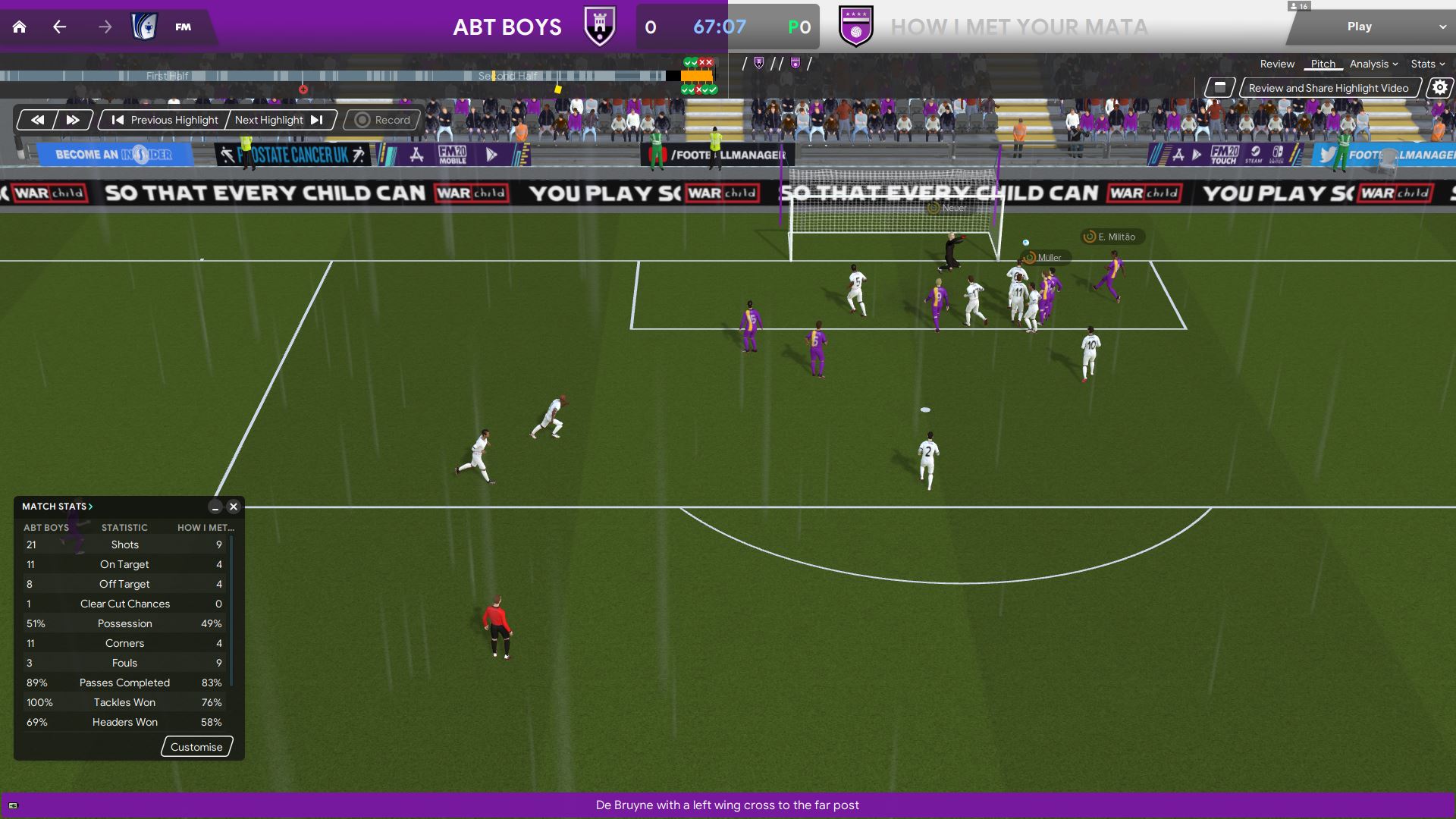Image resolution: width=1456 pixels, height=819 pixels.
Task: Open the full Match Stats header link
Action: [57, 507]
